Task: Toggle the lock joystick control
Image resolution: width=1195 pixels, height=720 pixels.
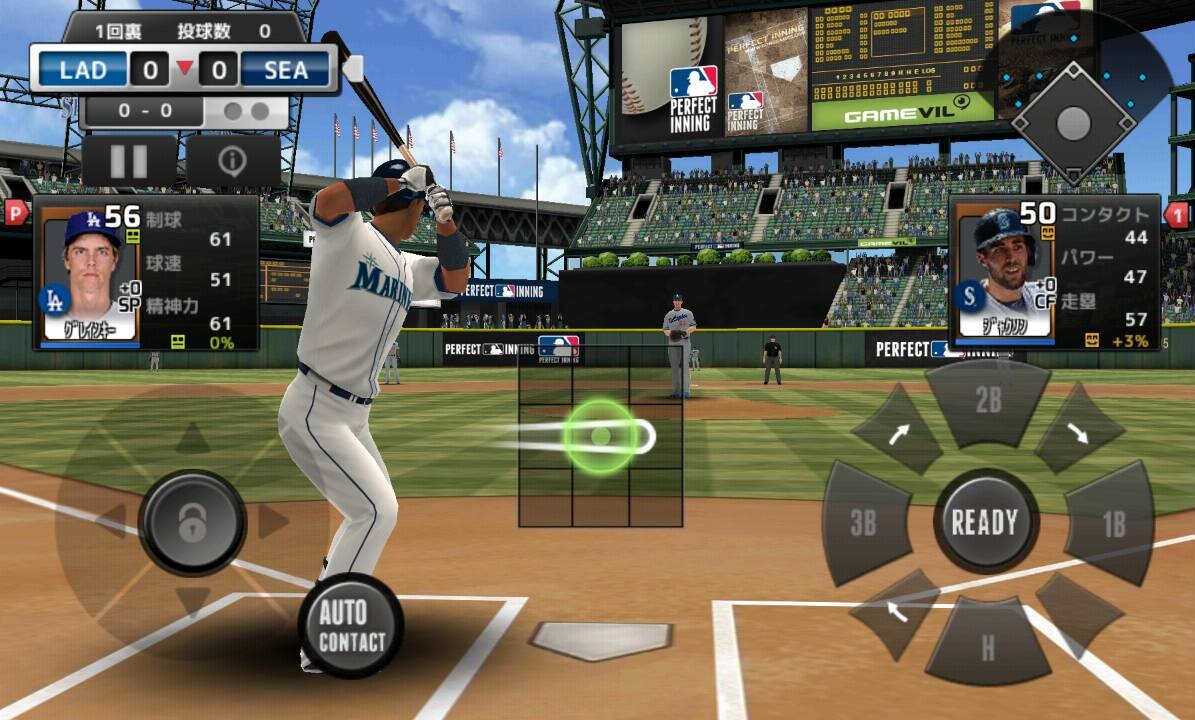Action: point(192,521)
